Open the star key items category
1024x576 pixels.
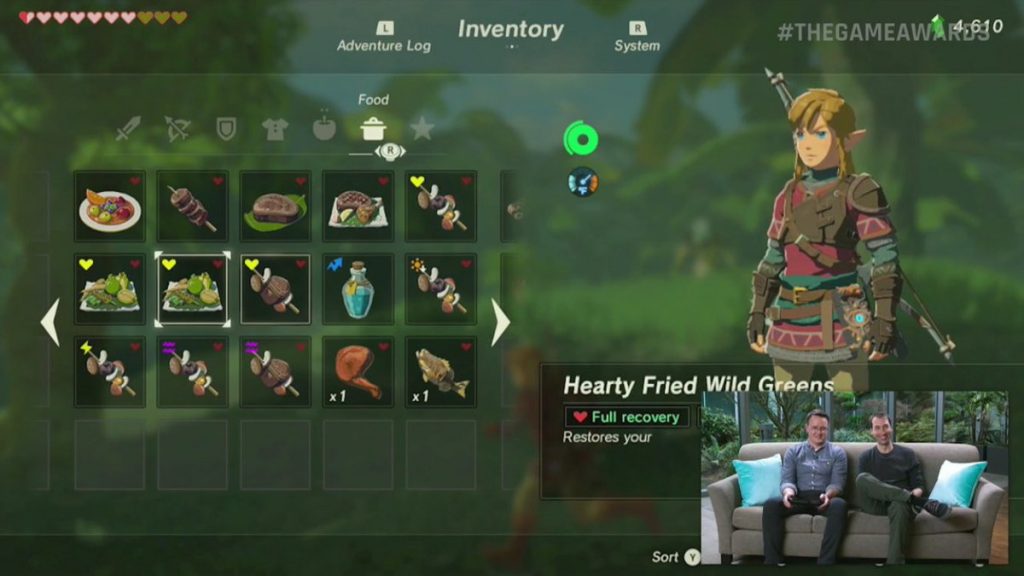(x=422, y=129)
